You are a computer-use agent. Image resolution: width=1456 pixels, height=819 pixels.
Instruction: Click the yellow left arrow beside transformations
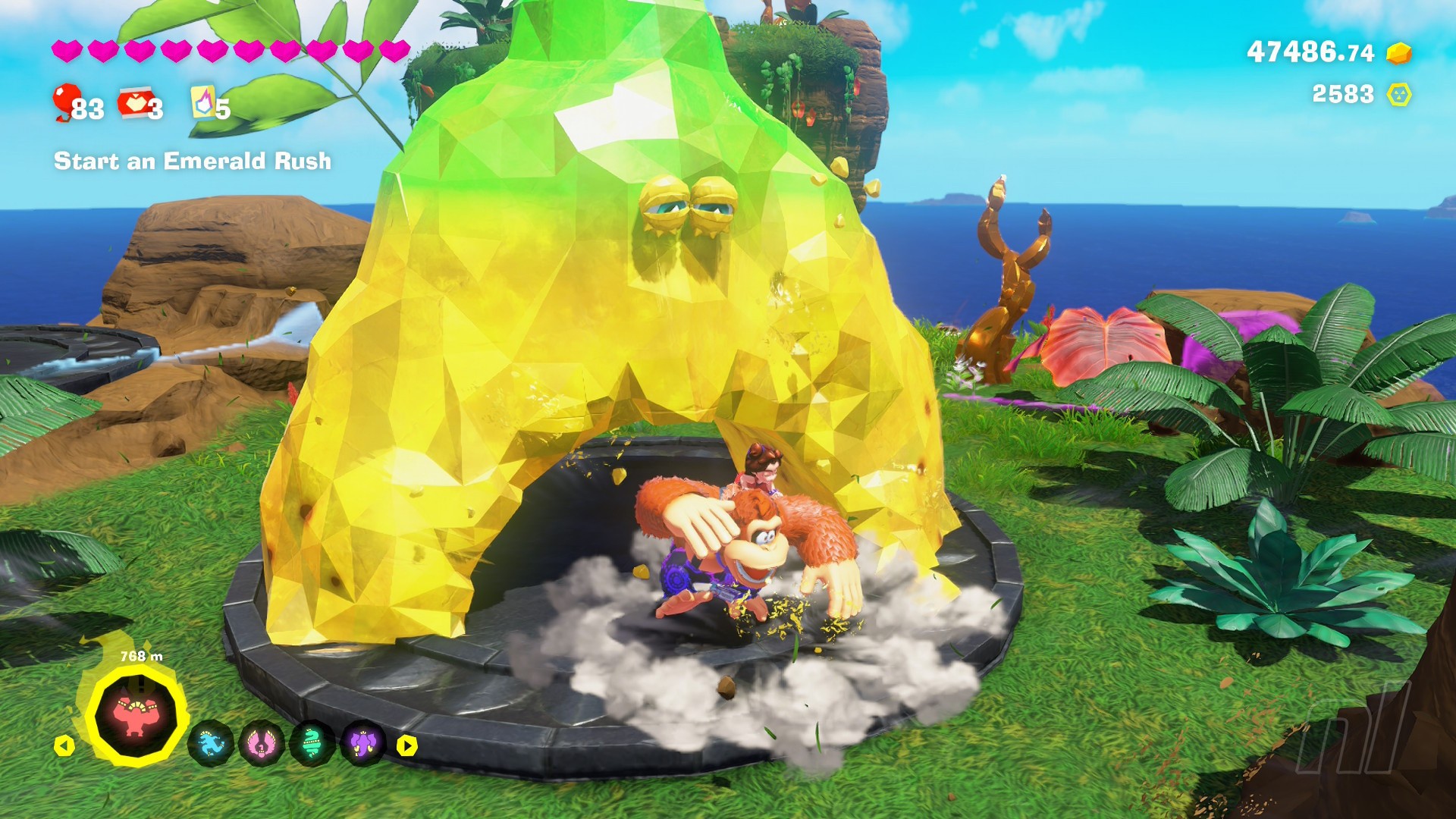click(x=64, y=745)
